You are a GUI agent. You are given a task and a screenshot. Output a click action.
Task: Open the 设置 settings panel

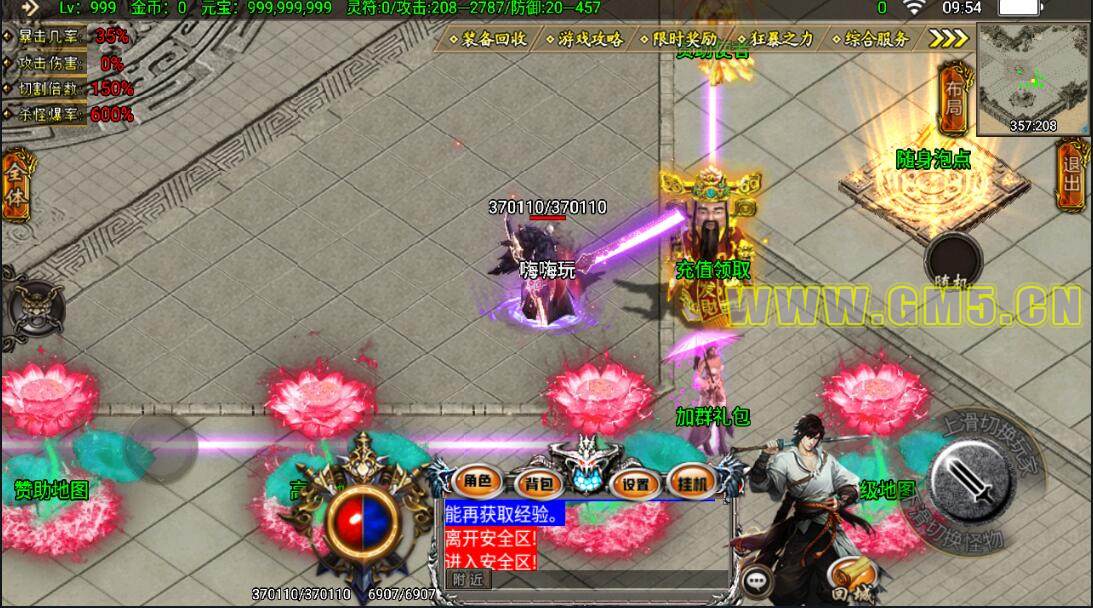(634, 484)
